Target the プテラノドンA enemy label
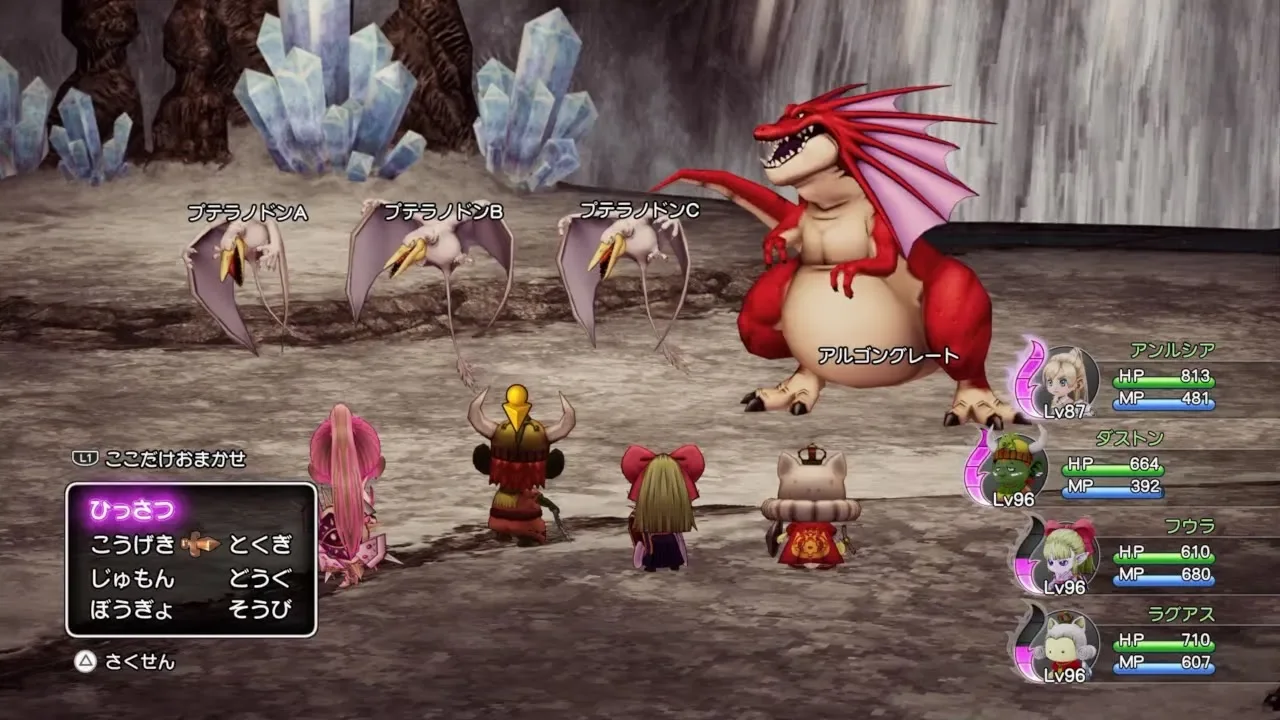1280x720 pixels. coord(247,213)
